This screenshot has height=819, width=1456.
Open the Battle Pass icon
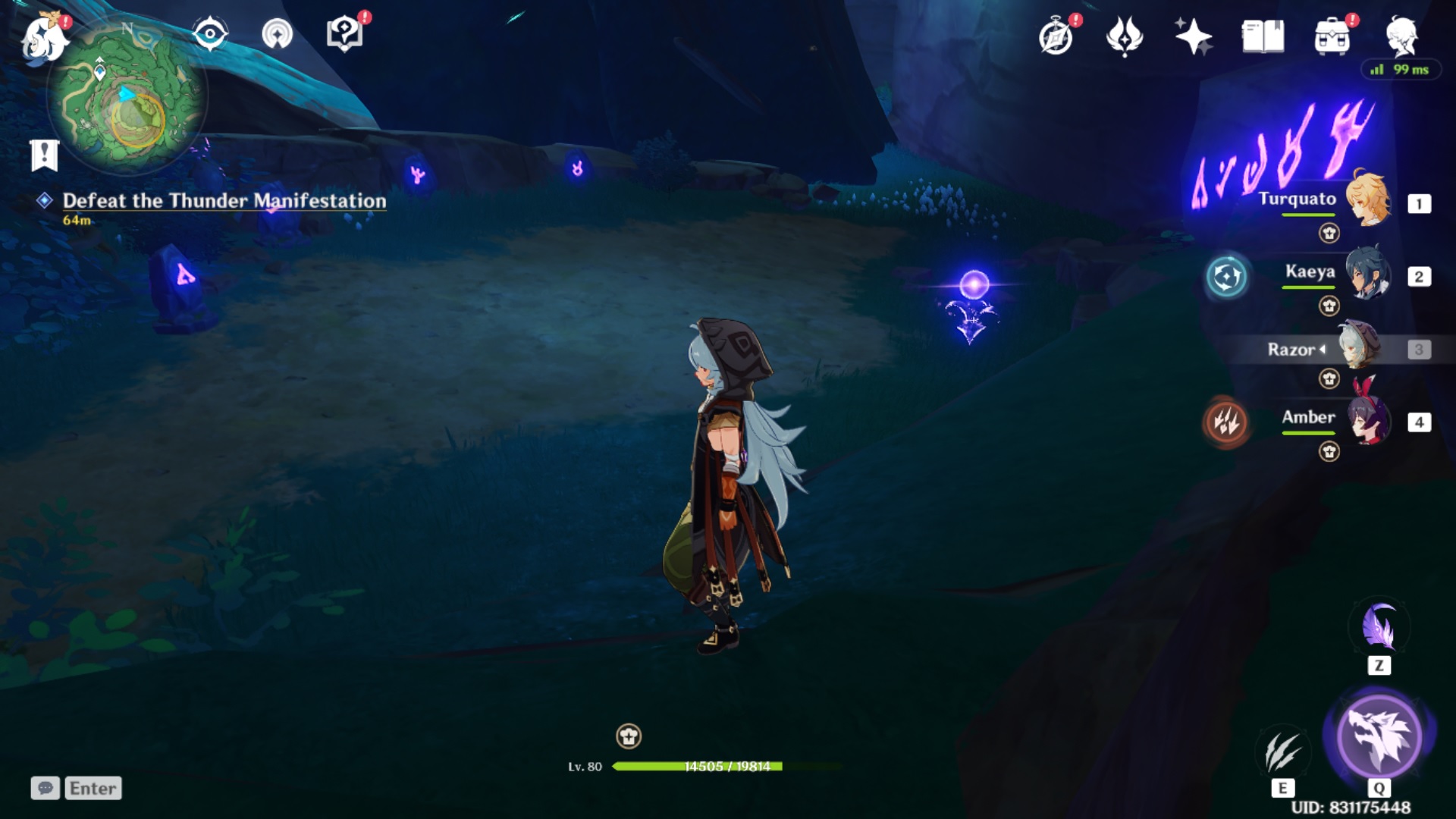1125,36
